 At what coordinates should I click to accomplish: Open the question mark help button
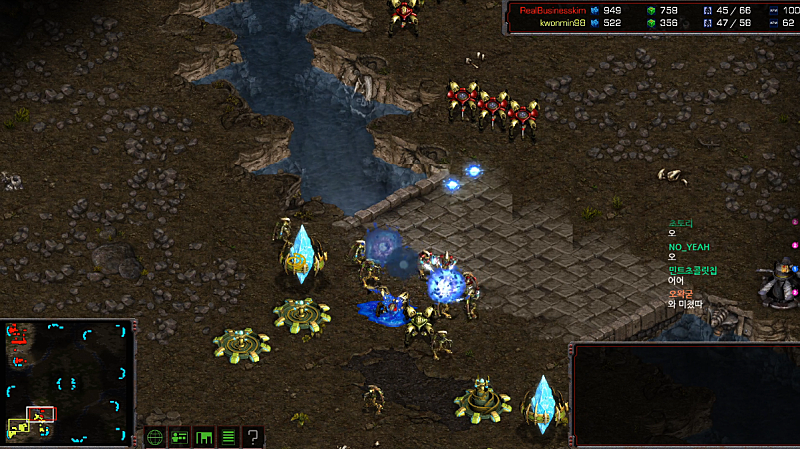click(254, 437)
